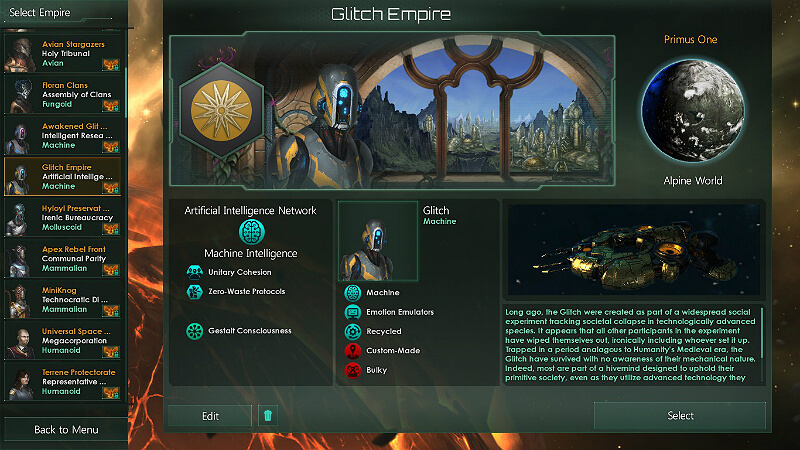
Task: Edit the Glitch Empire
Action: (x=209, y=416)
